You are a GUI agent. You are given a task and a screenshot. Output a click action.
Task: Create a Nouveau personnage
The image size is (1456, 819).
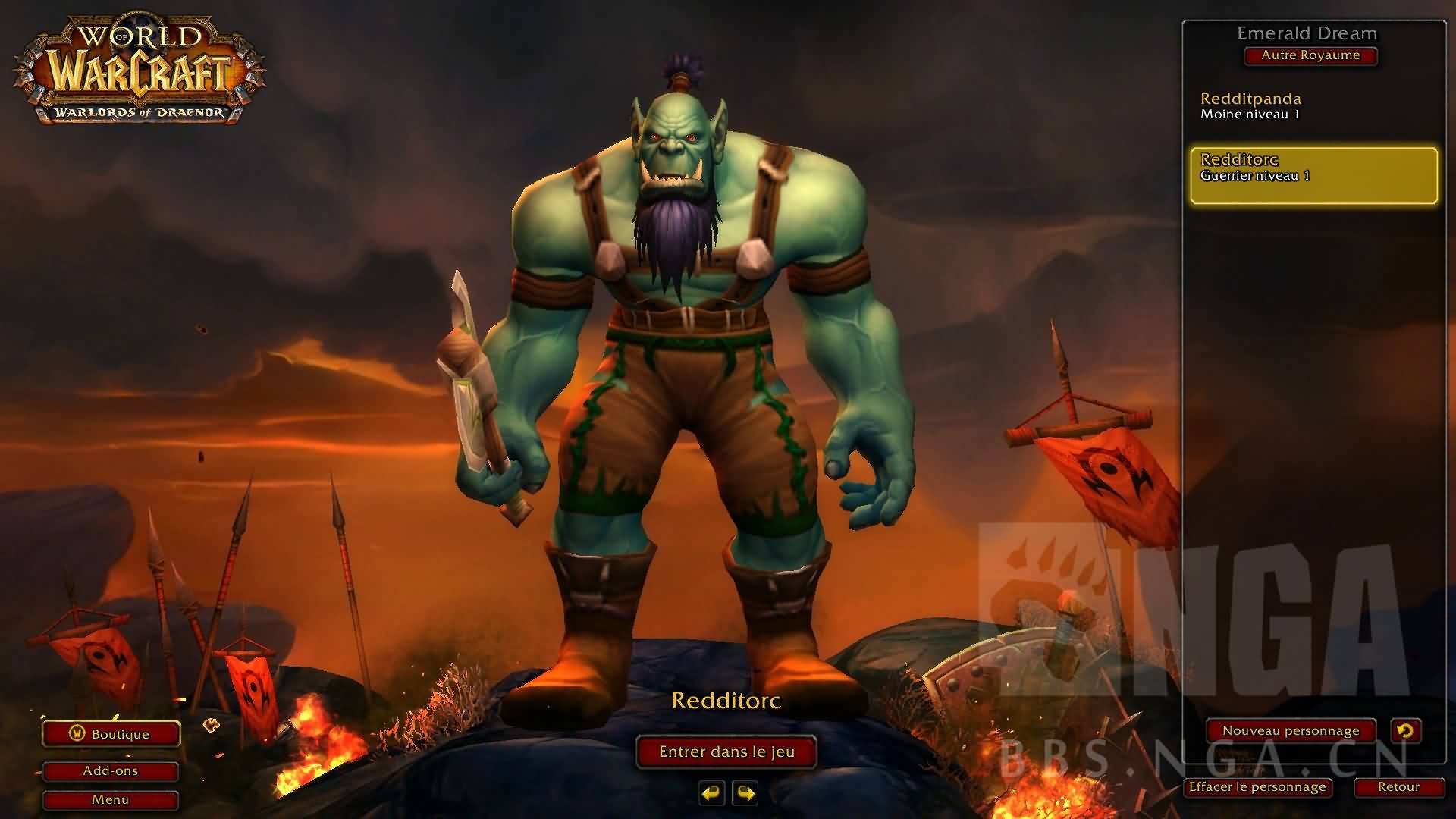pyautogui.click(x=1291, y=731)
